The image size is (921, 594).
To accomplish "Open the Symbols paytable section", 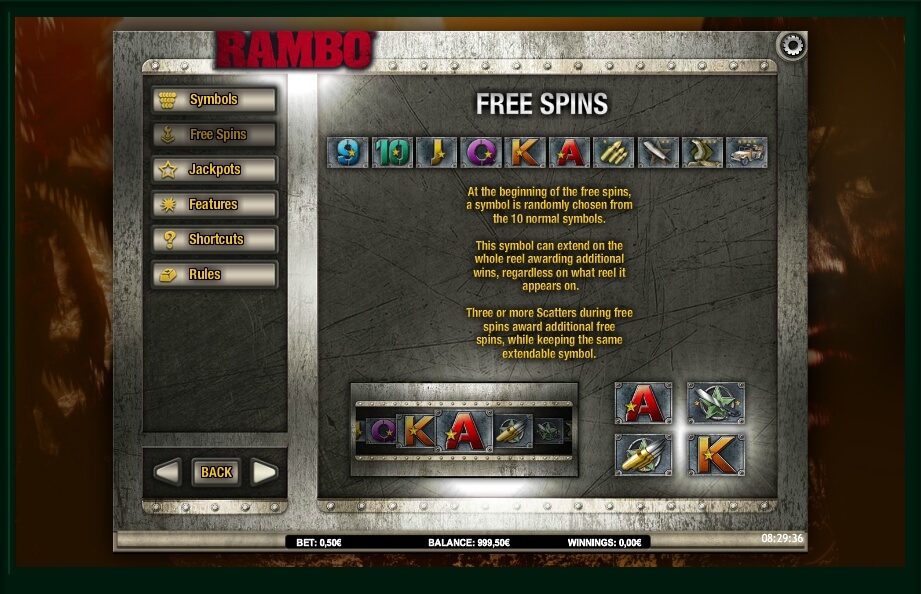I will (x=214, y=100).
